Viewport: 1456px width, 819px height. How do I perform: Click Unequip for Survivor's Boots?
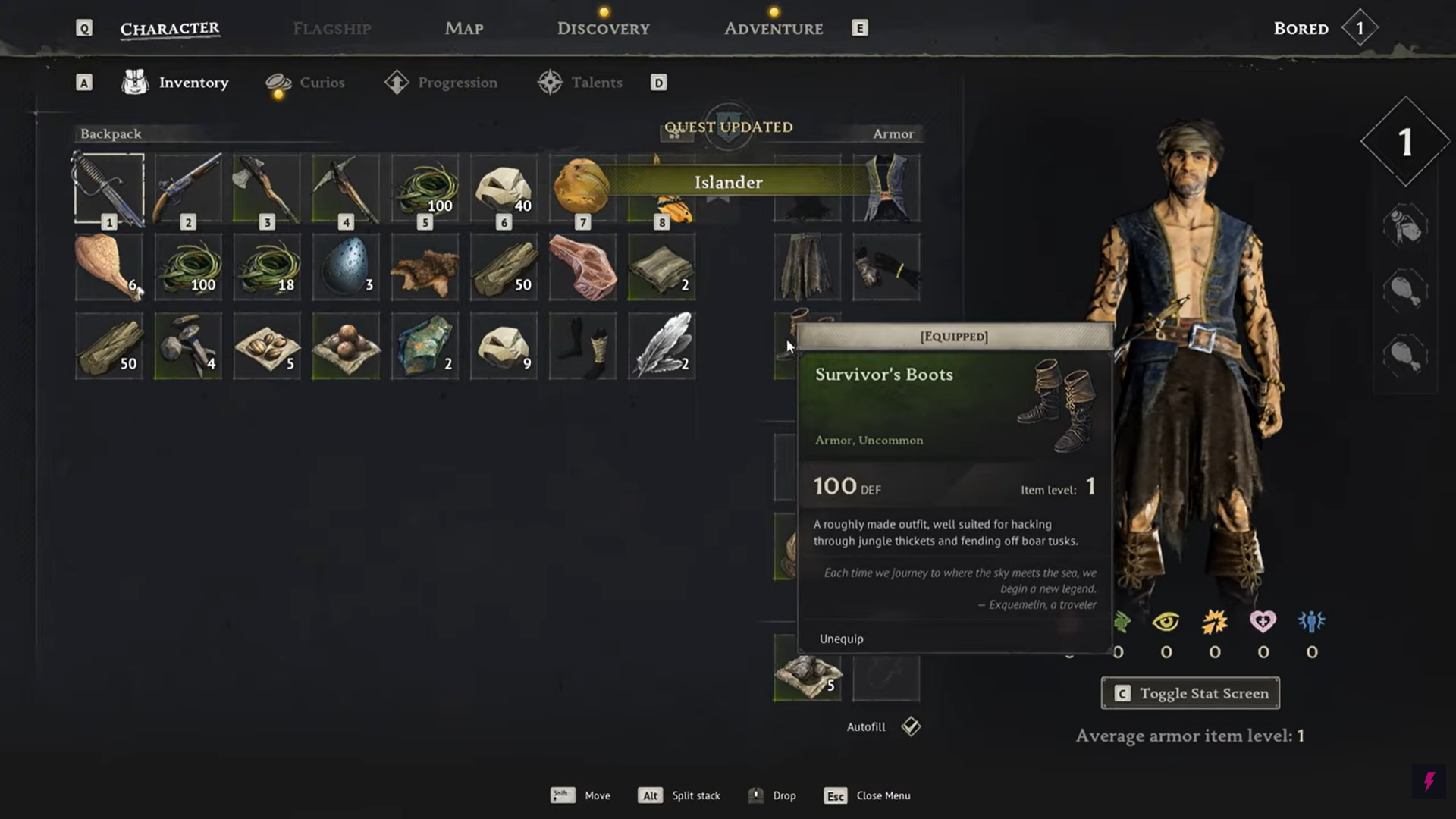pyautogui.click(x=841, y=639)
